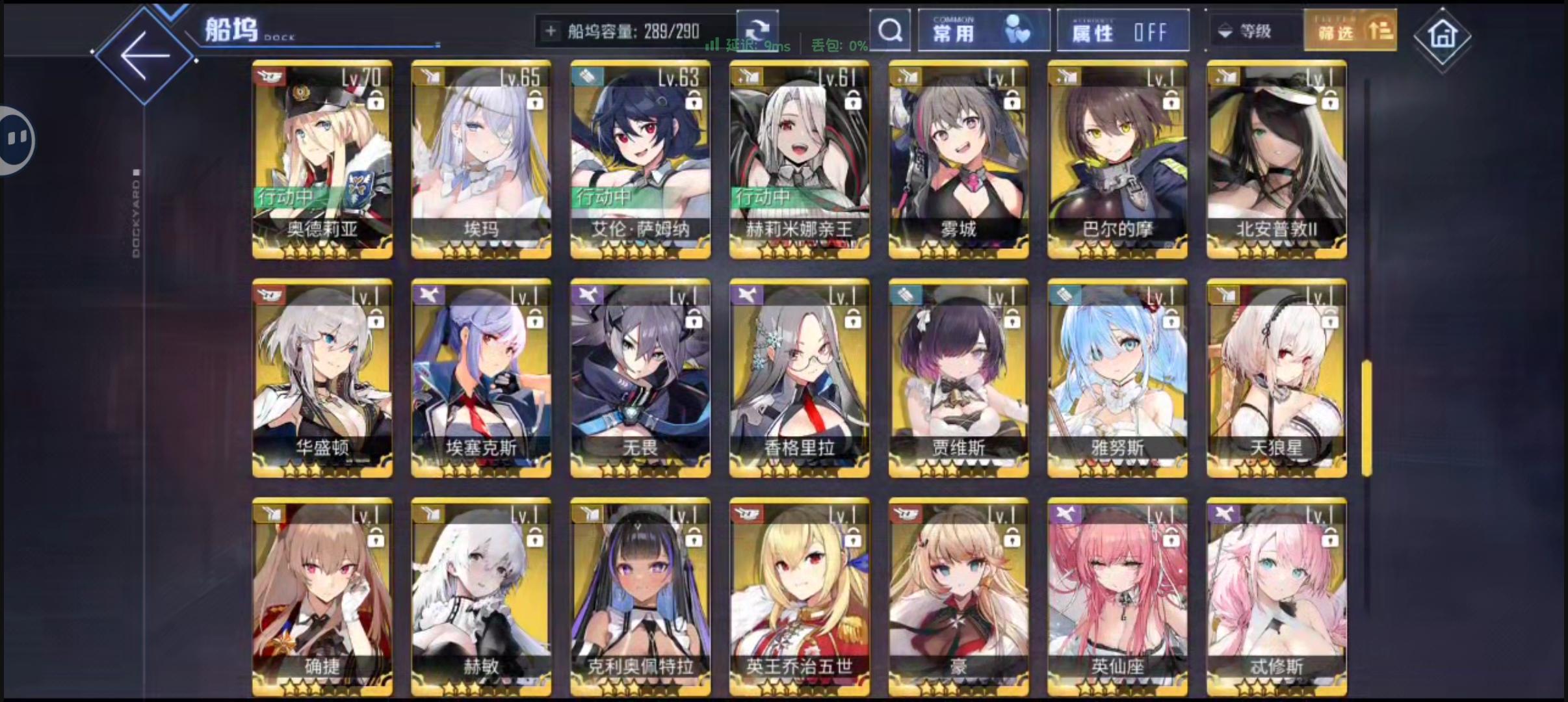Click the plus icon beside 船坞容量

tap(549, 31)
